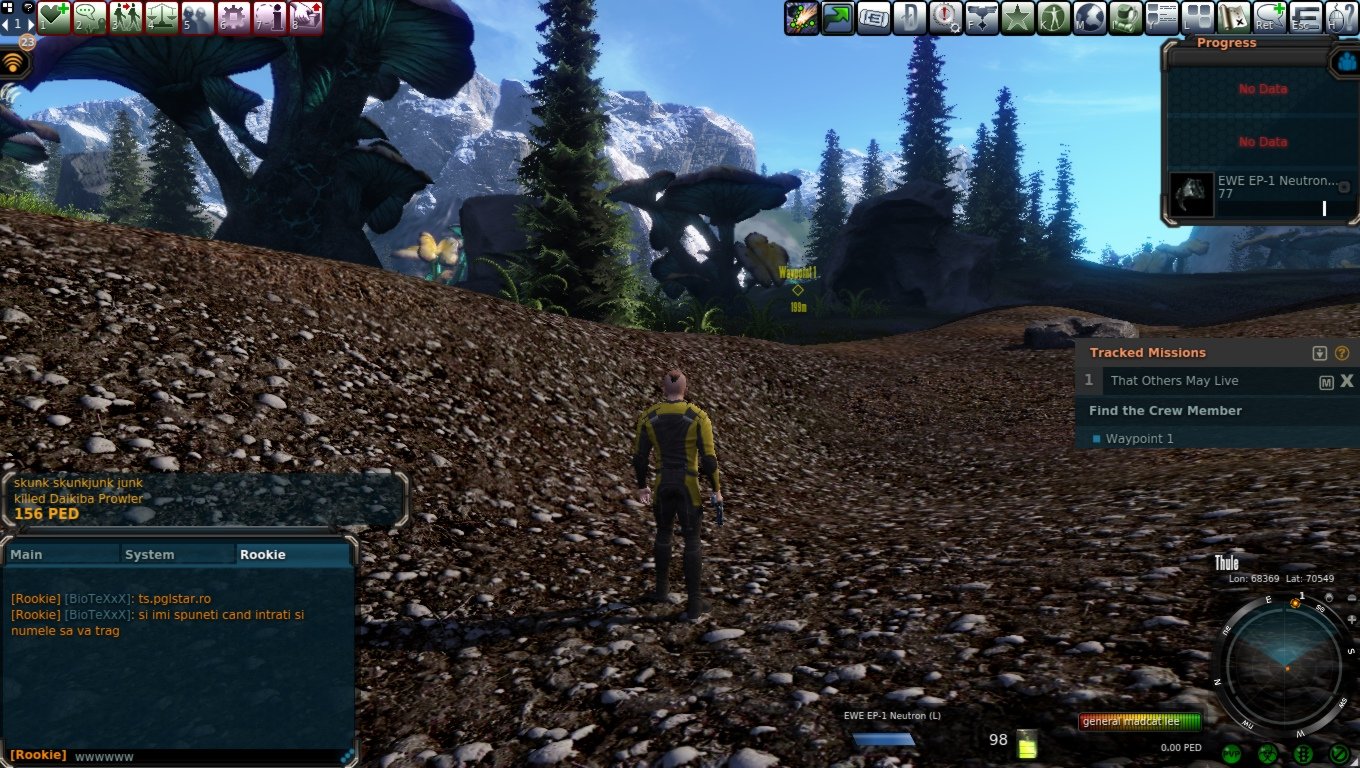The image size is (1360, 768).
Task: Open Tracked Missions help question mark
Action: (x=1342, y=353)
